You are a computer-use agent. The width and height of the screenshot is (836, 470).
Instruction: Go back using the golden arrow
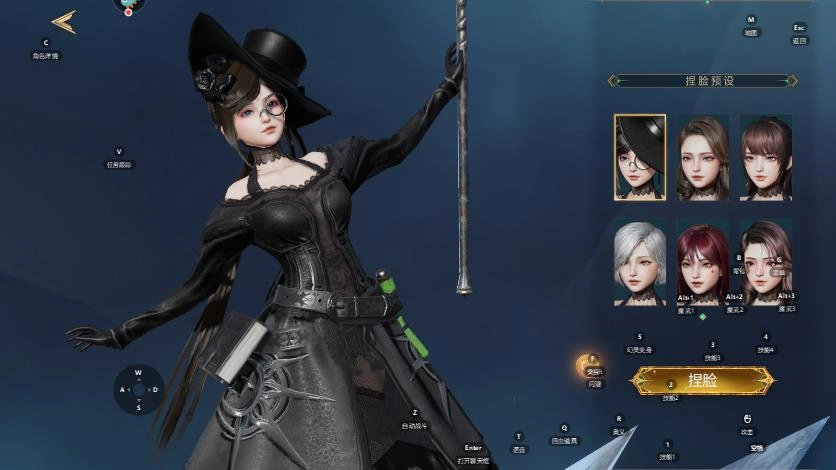(x=65, y=22)
